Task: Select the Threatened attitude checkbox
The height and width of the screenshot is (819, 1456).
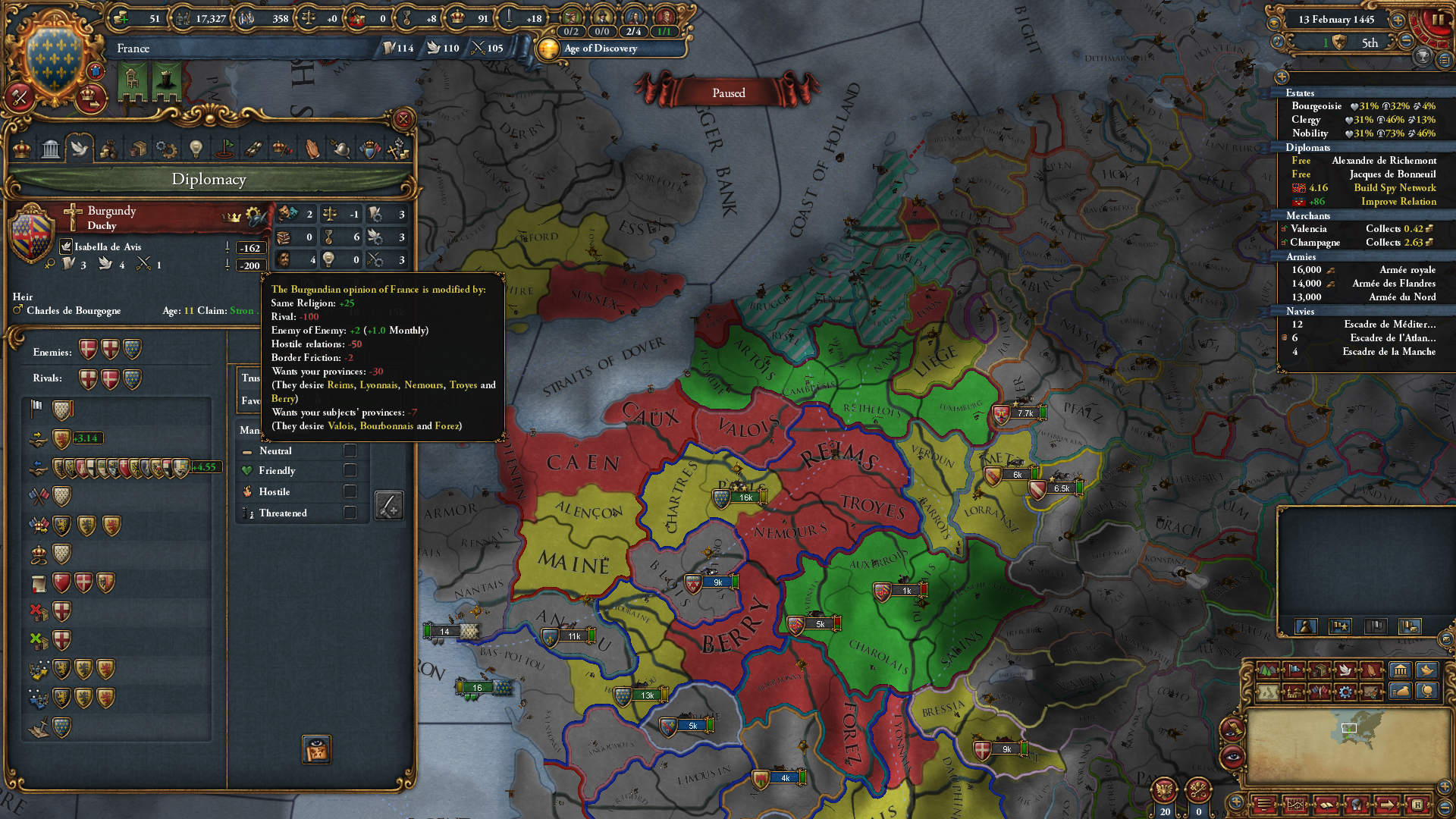Action: [350, 513]
